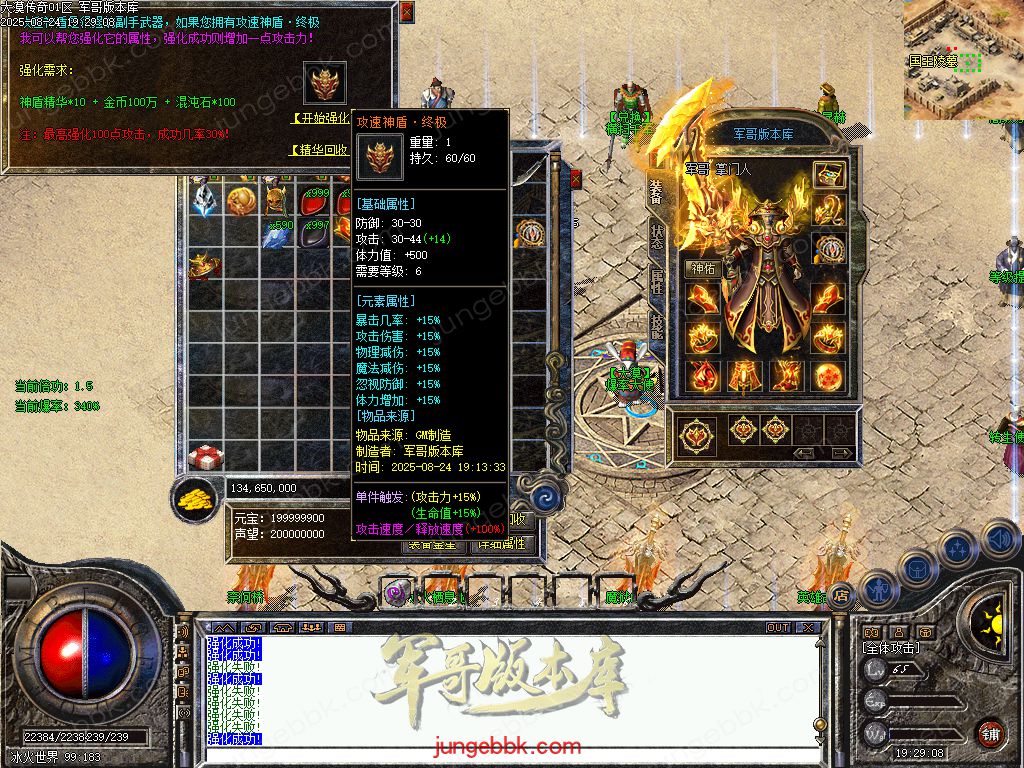The height and width of the screenshot is (768, 1024).
Task: Select the shield icon in enhancement dialog
Action: [x=325, y=85]
